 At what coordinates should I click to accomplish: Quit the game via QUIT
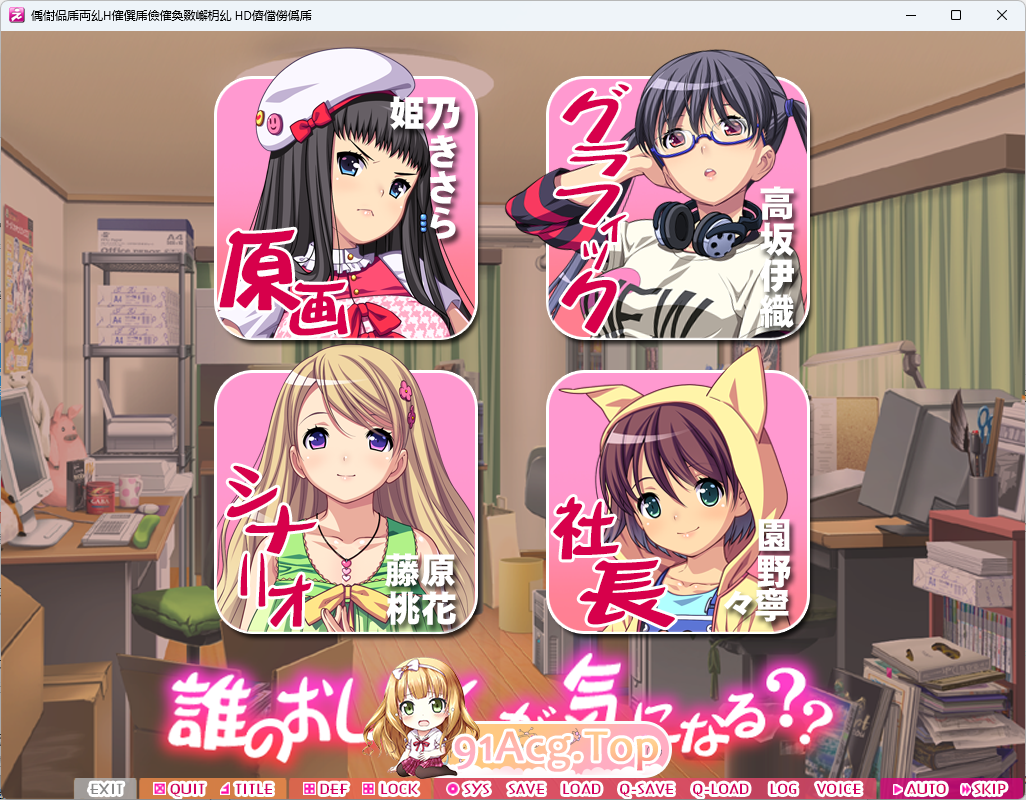point(179,789)
